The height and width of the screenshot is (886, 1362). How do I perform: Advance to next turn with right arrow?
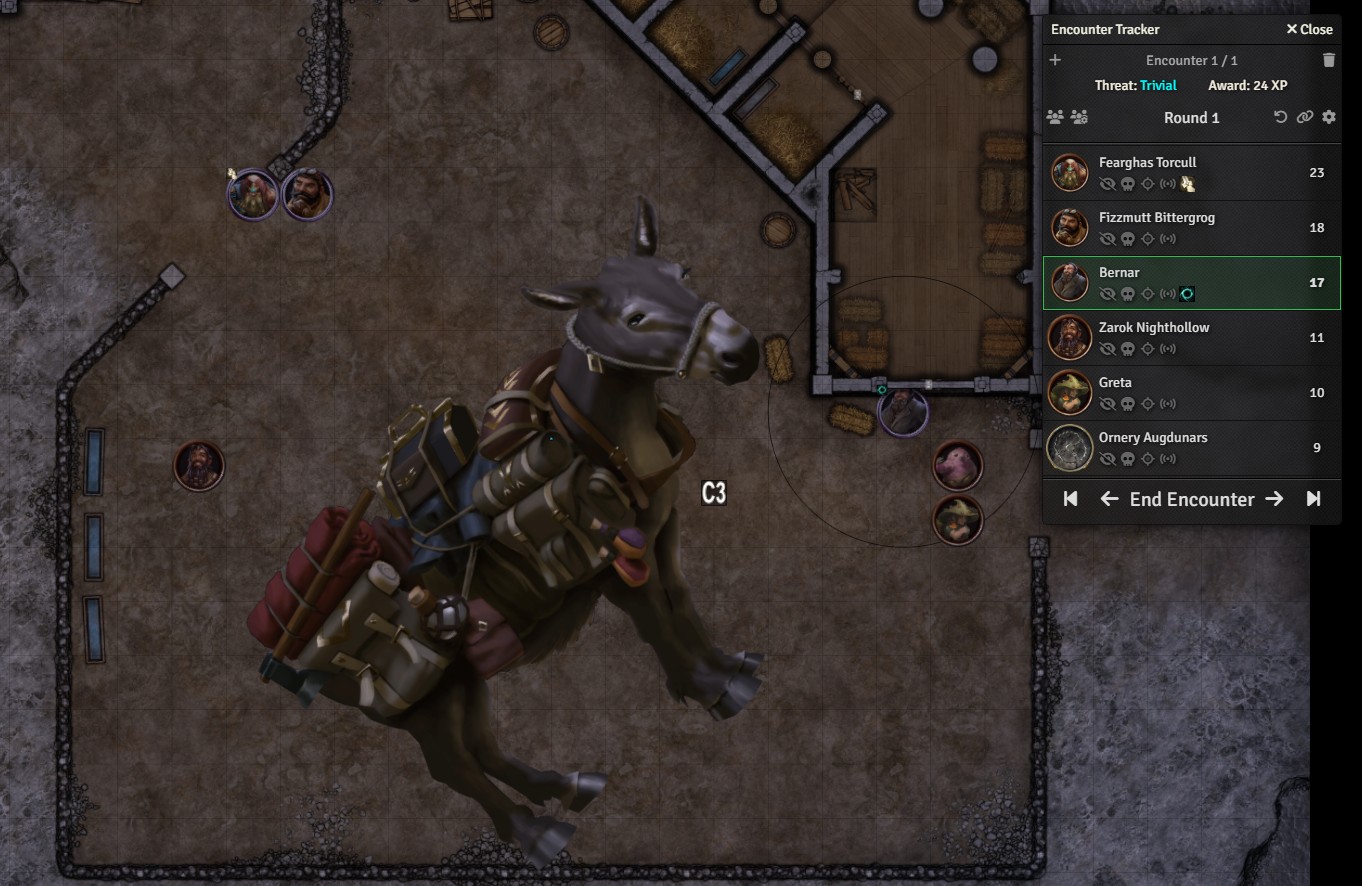[1274, 499]
